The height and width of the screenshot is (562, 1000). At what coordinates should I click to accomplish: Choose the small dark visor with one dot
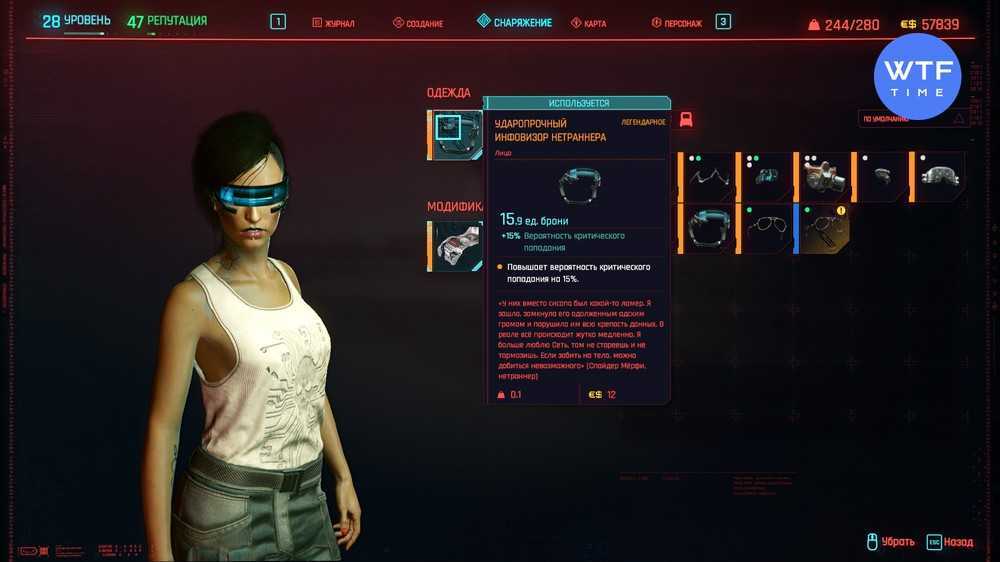pos(882,177)
